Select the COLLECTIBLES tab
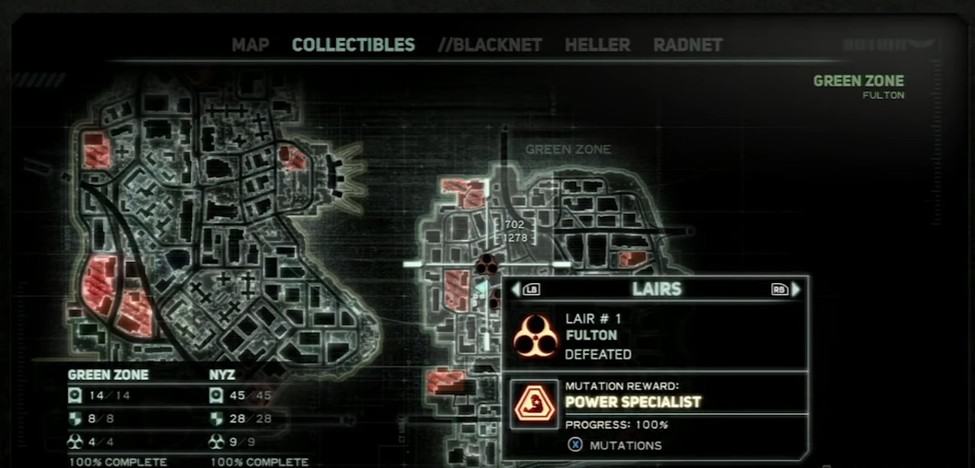This screenshot has height=468, width=975. [x=353, y=45]
